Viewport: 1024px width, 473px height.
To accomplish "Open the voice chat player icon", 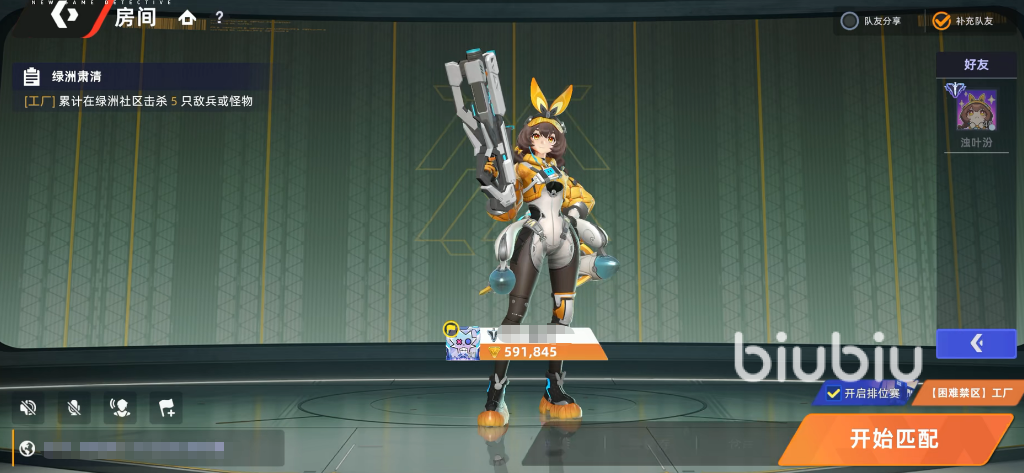I will pos(120,407).
